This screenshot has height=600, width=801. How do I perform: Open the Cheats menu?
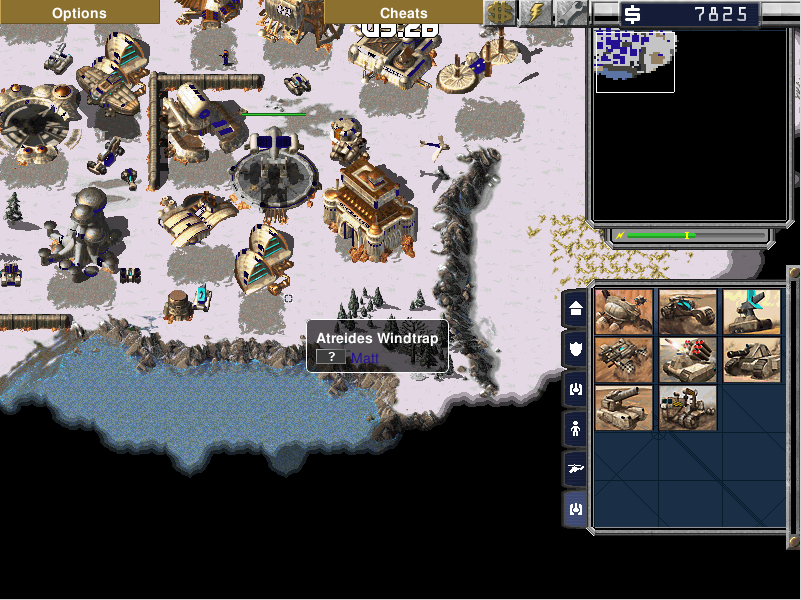403,12
